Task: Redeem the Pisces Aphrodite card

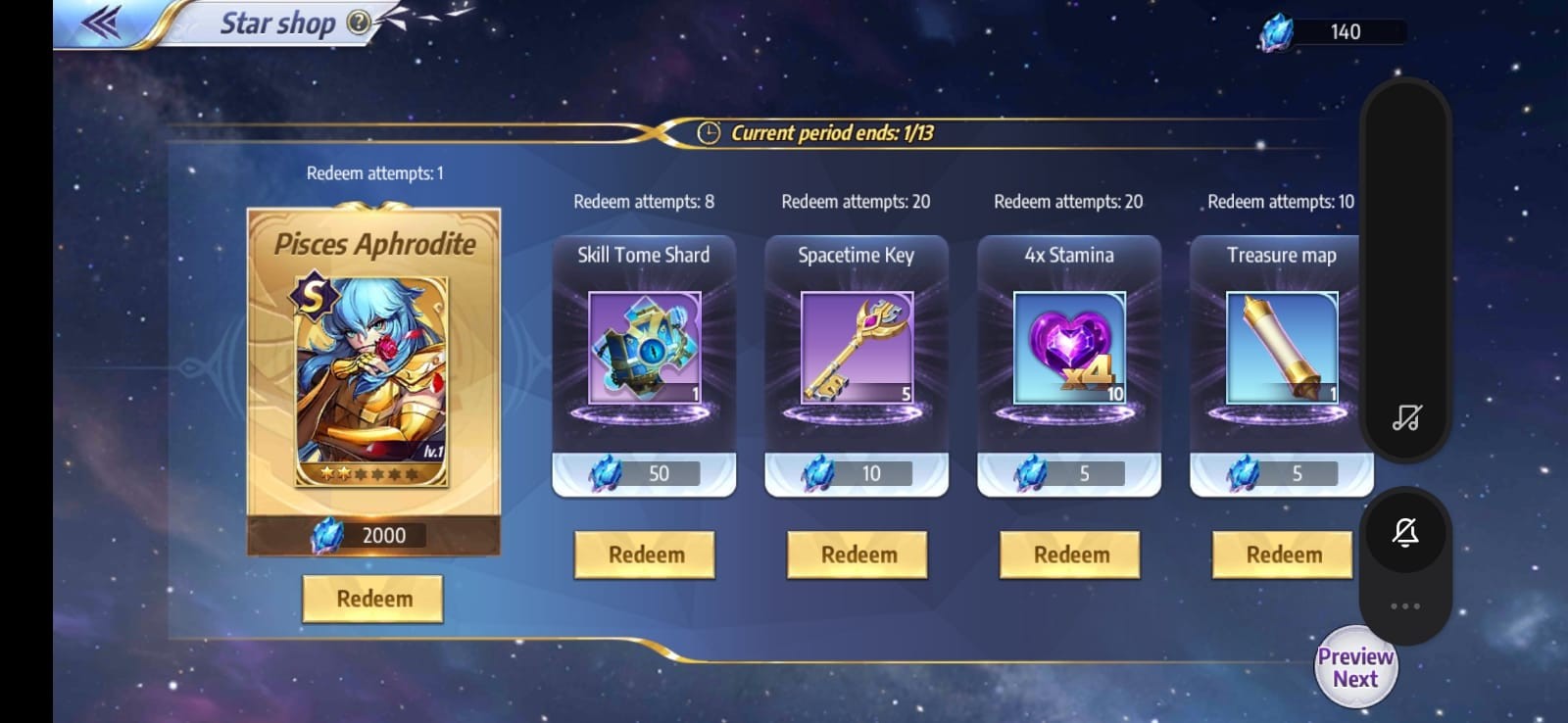Action: pos(372,599)
